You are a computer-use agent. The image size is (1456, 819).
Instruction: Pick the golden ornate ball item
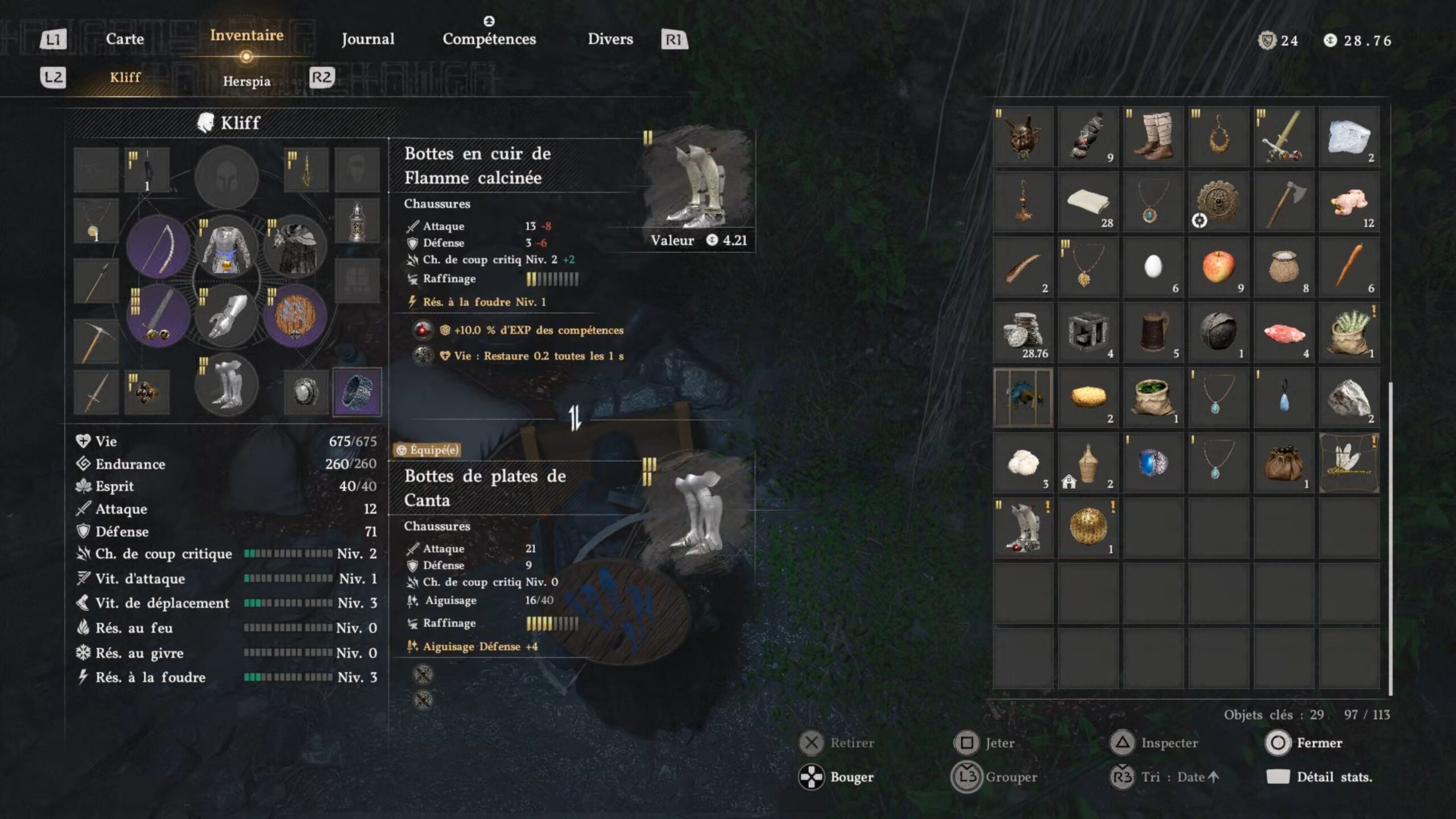click(1087, 527)
